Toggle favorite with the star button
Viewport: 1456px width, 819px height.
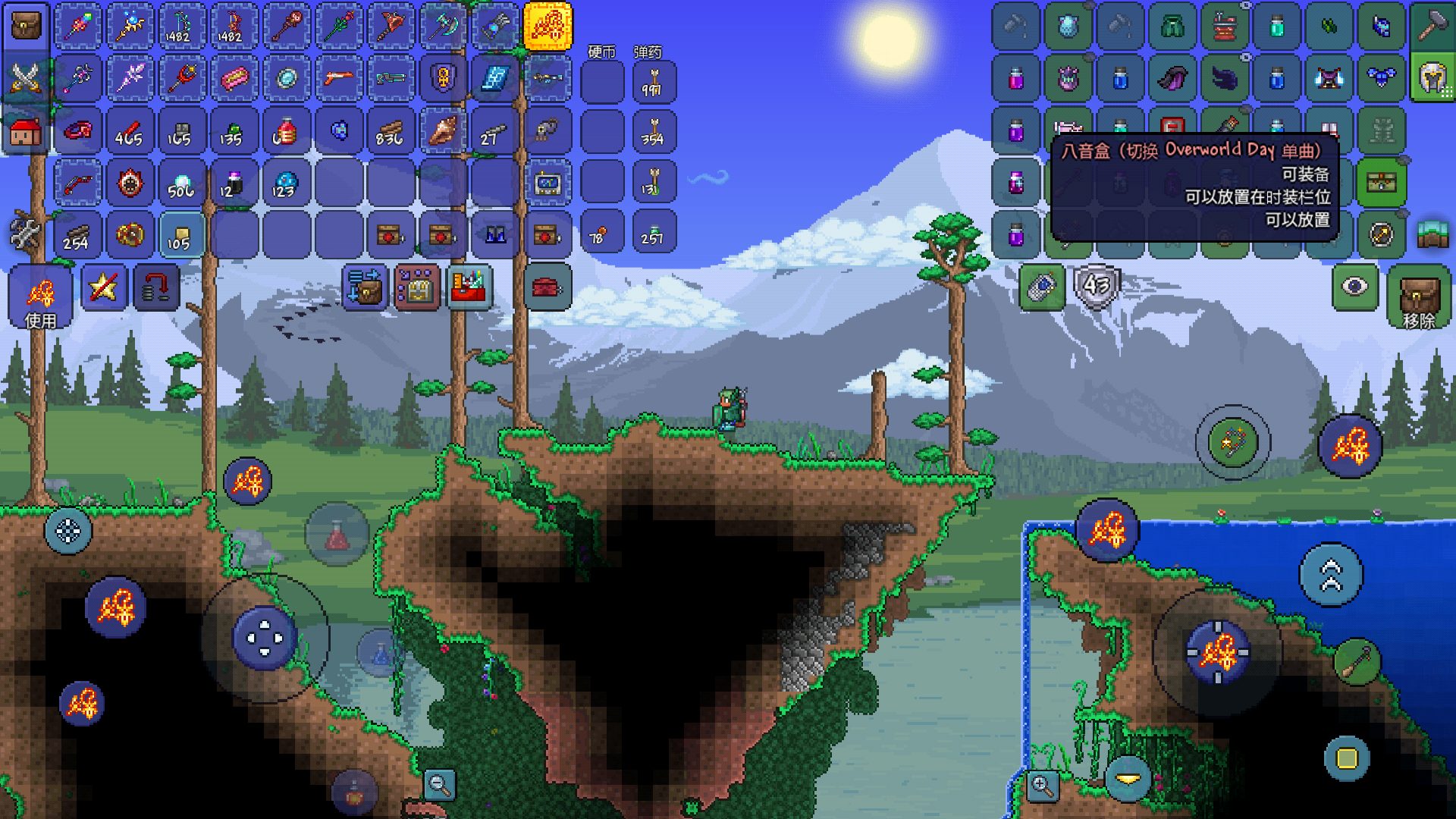[x=104, y=287]
